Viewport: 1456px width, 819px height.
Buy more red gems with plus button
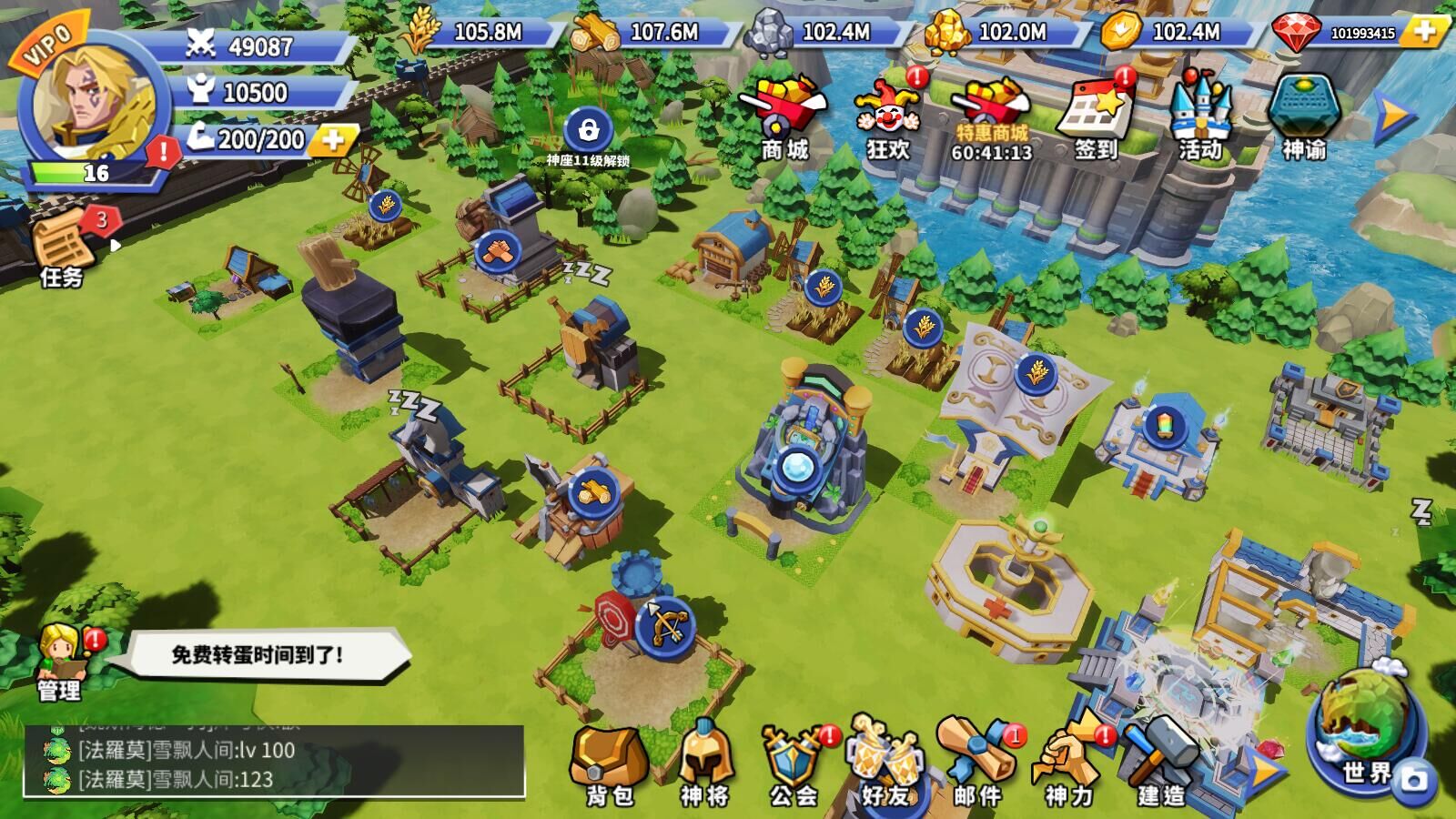tap(1424, 32)
